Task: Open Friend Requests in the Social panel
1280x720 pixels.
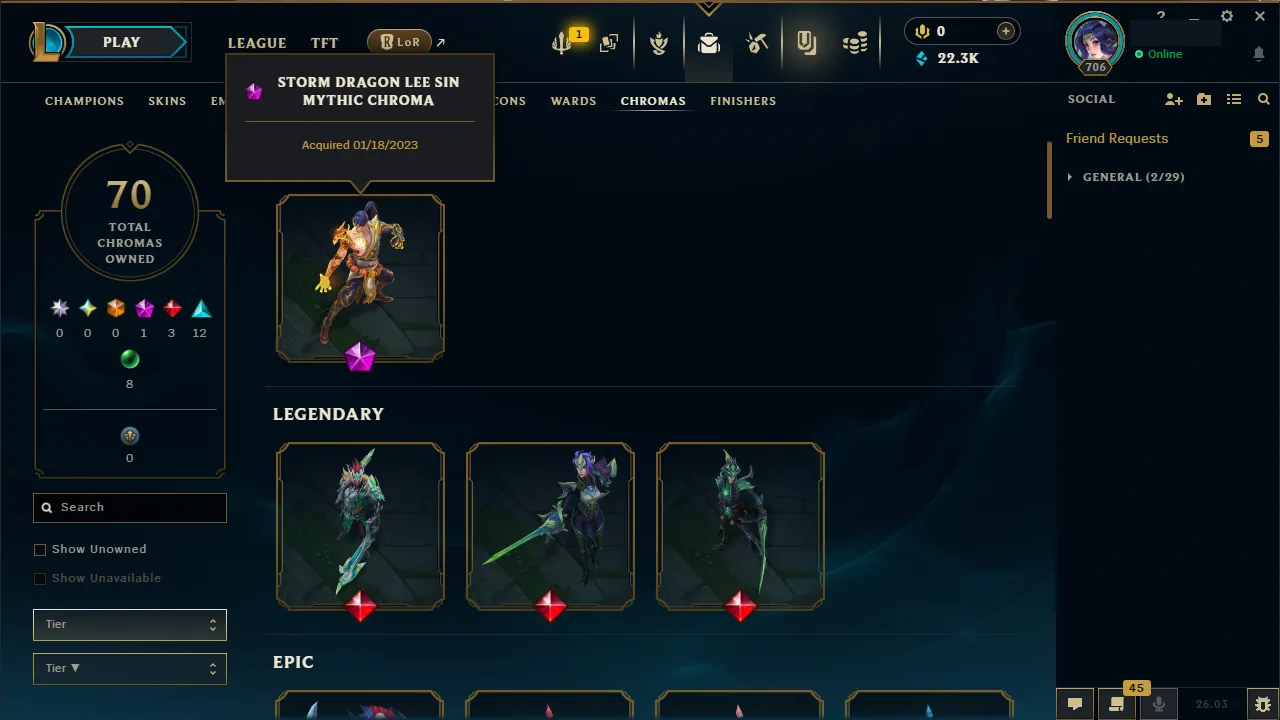Action: (x=1117, y=138)
